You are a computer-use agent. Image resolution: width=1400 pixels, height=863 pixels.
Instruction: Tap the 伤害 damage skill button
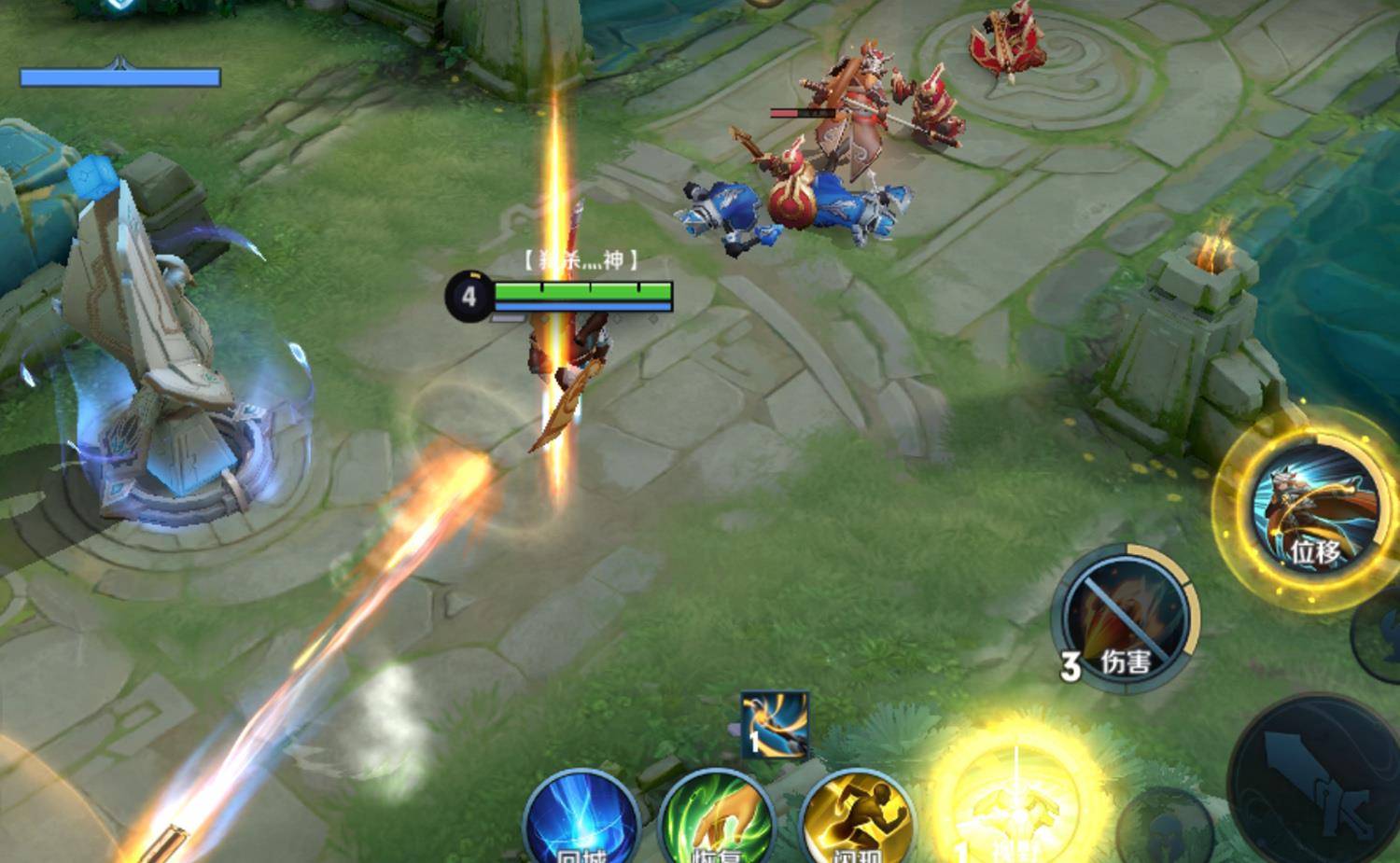[1126, 618]
